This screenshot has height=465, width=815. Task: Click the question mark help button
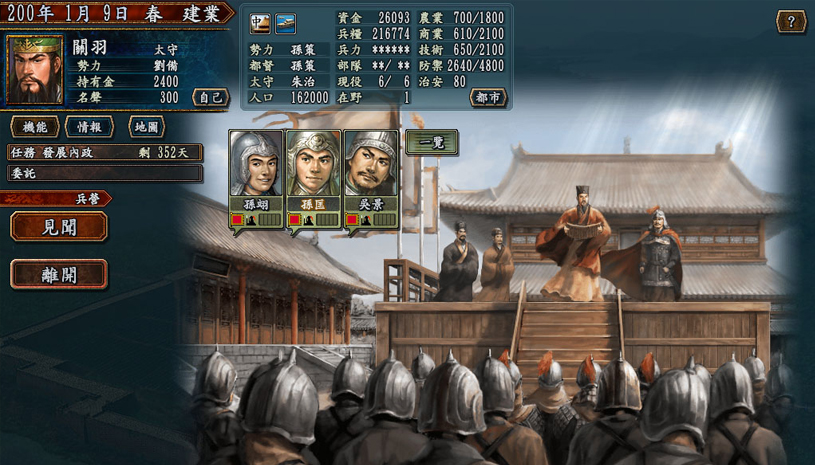tap(791, 22)
